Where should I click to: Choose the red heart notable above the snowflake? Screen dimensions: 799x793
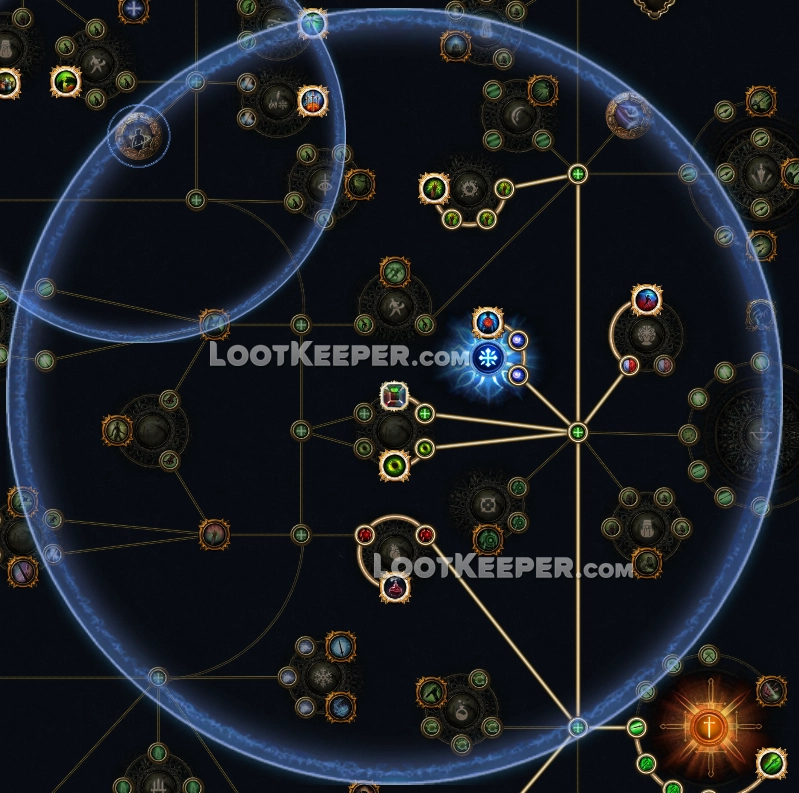487,321
